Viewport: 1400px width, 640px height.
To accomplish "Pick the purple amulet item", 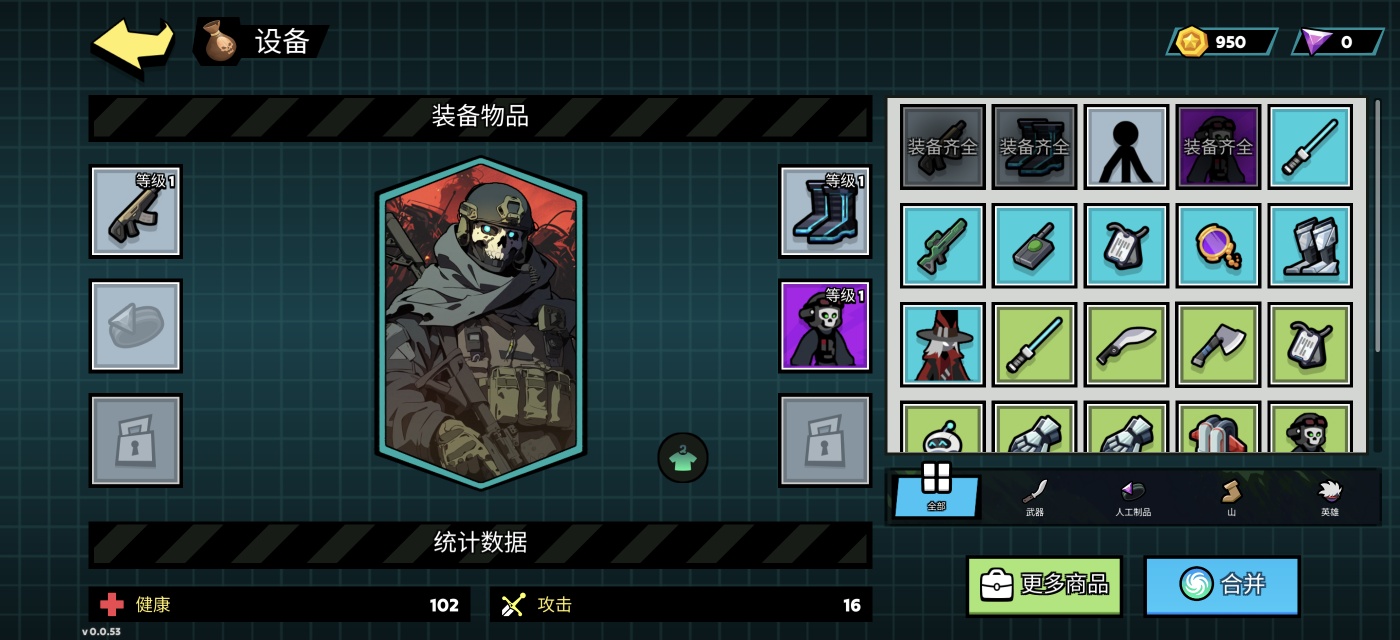I will tap(1218, 246).
